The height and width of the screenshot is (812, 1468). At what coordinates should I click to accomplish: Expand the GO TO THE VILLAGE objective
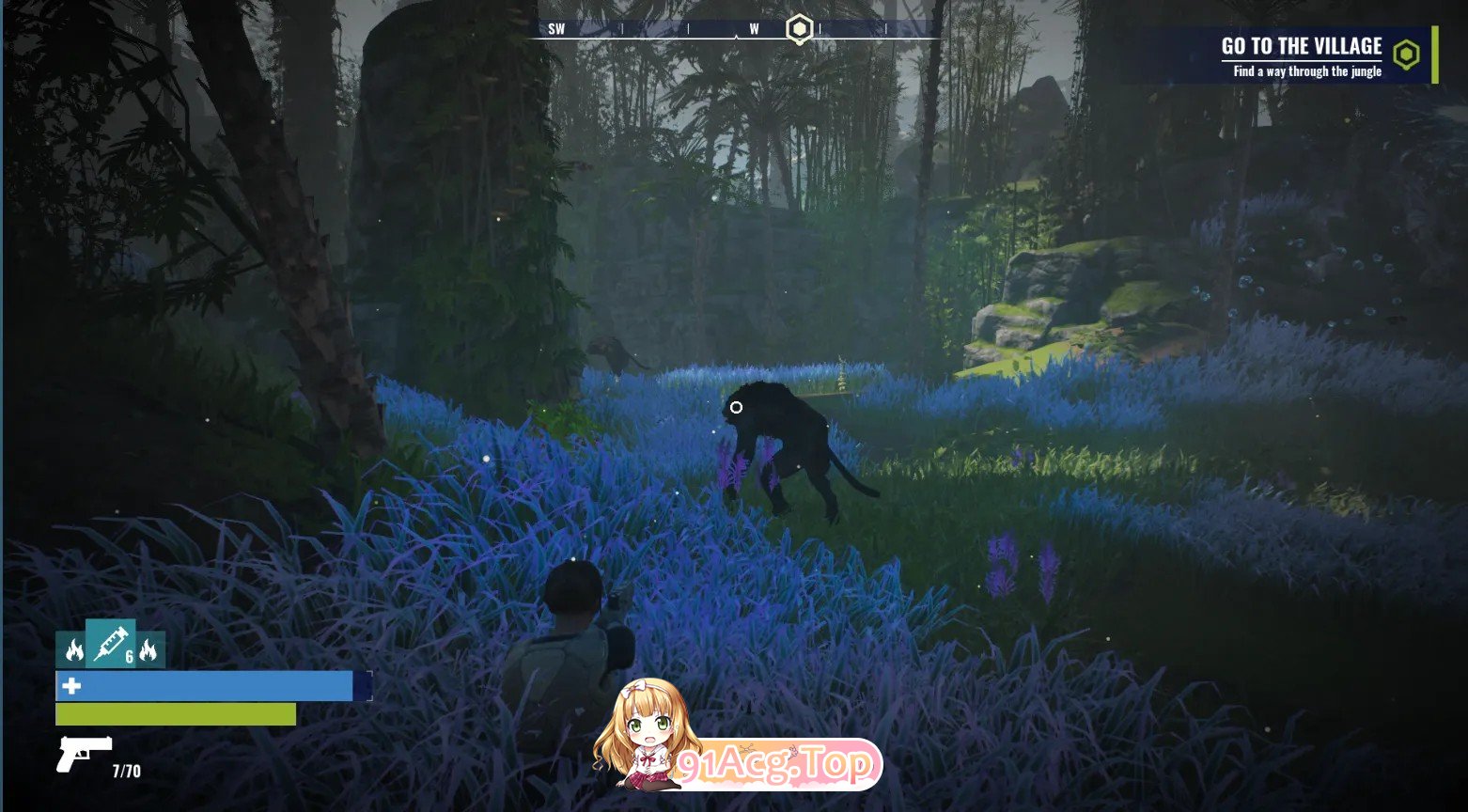coord(1300,45)
